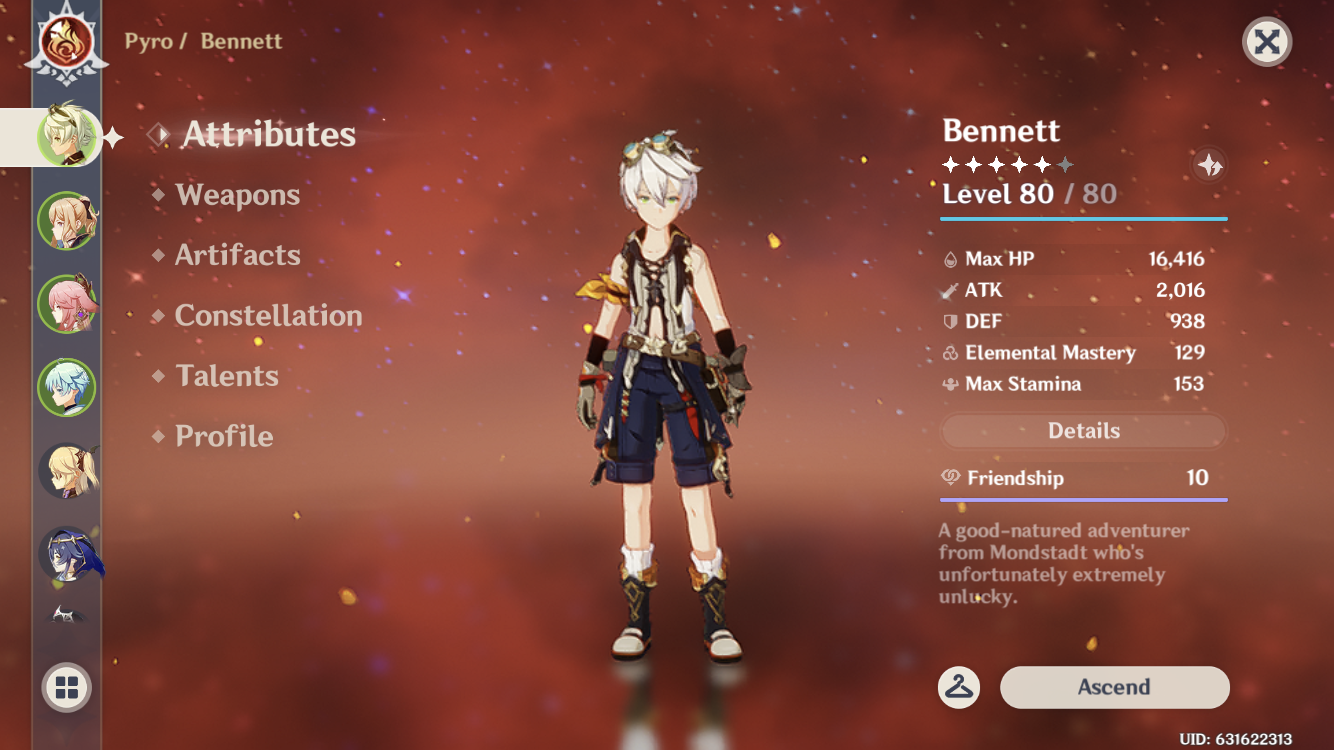Click the Friendship emblem icon
The height and width of the screenshot is (750, 1334).
[950, 478]
